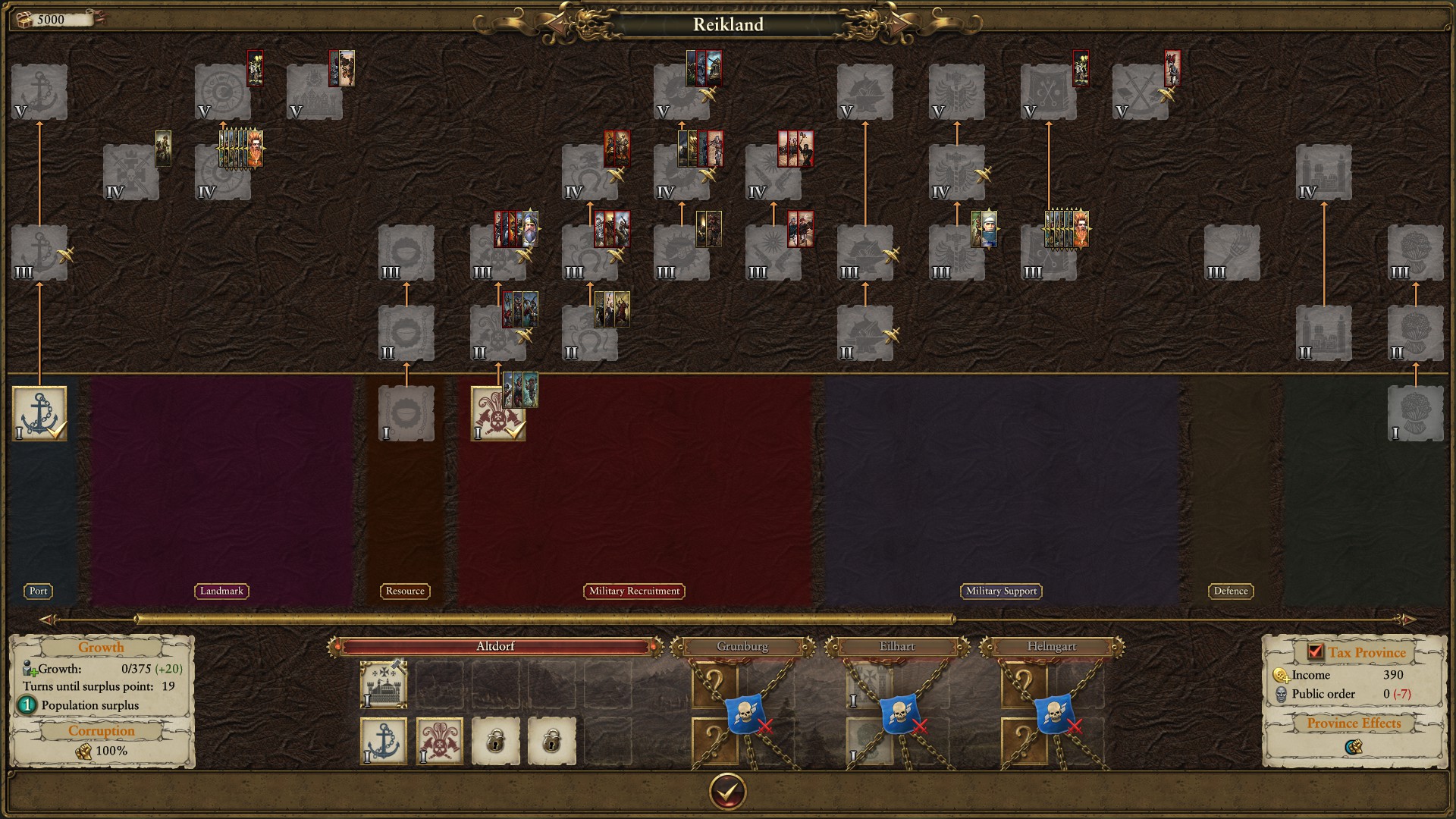Click the horizontal building browser scrollbar
Viewport: 1456px width, 819px height.
544,620
